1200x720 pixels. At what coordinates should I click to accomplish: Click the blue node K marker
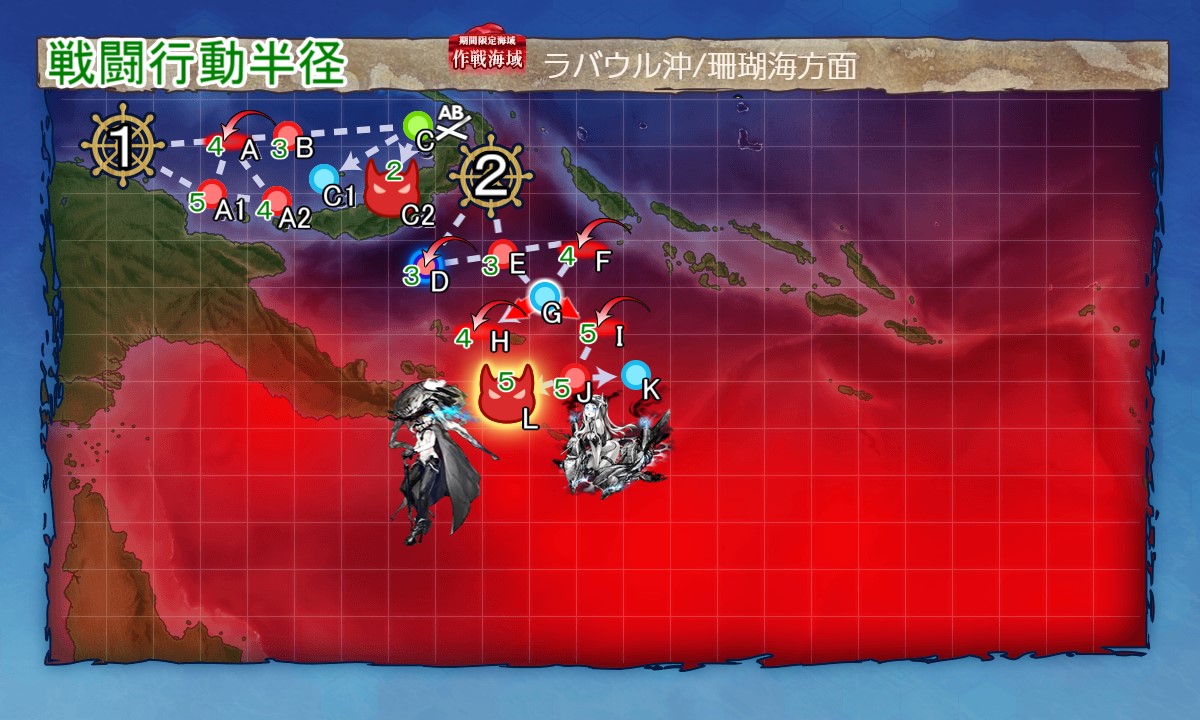tap(634, 375)
